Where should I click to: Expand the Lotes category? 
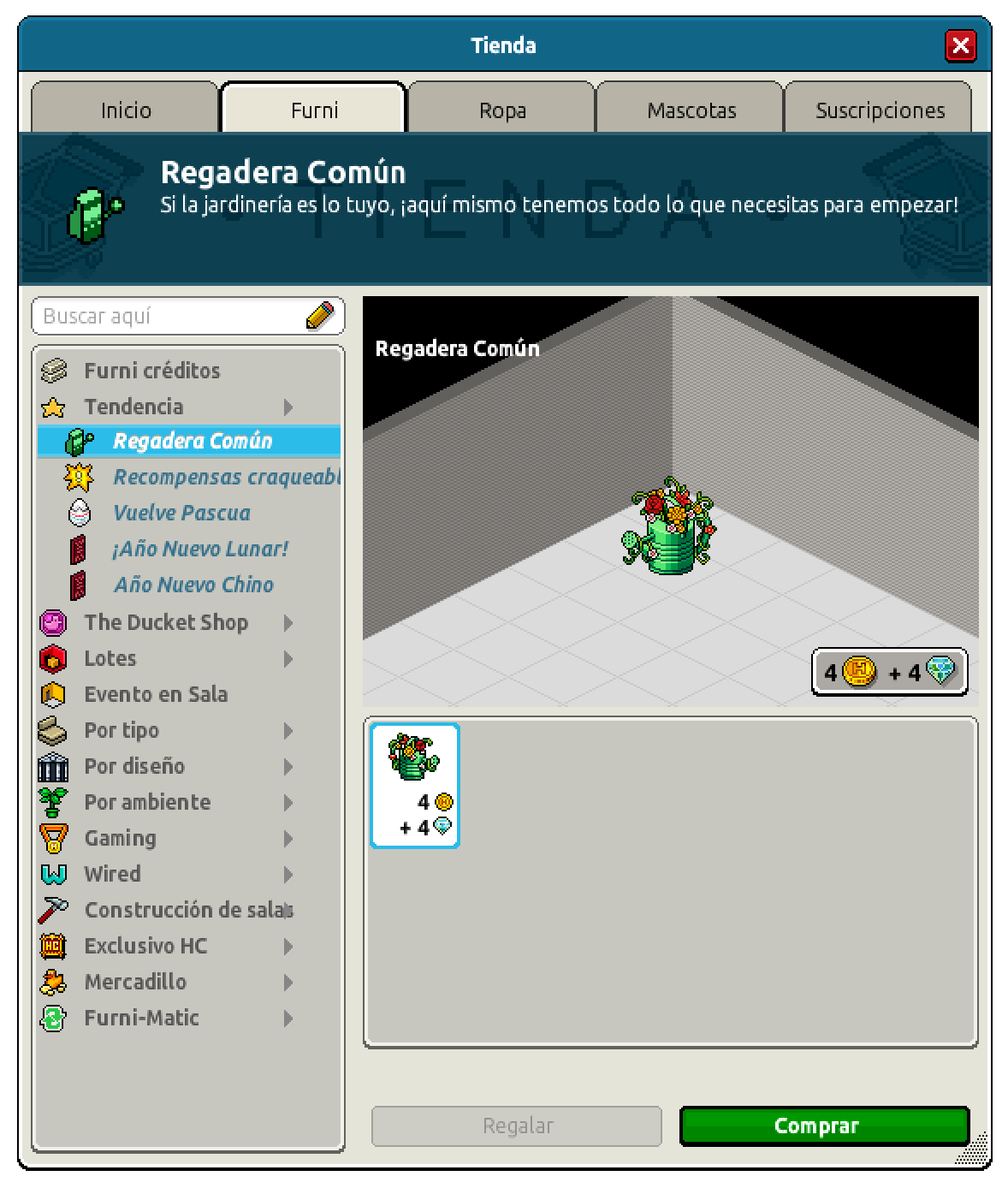110,658
